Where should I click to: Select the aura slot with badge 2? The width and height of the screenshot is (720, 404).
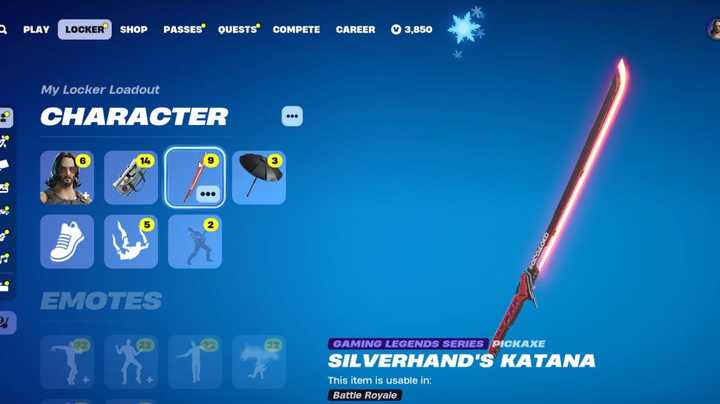[x=195, y=242]
